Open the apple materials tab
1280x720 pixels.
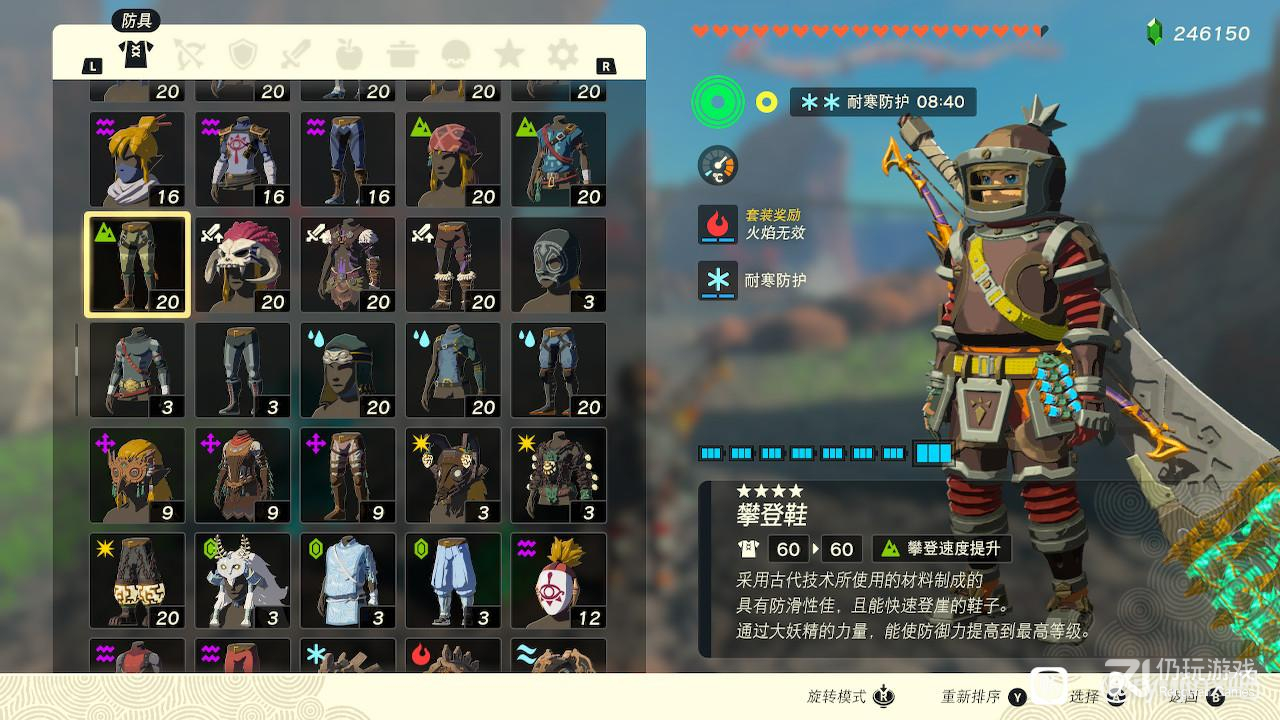pos(348,54)
